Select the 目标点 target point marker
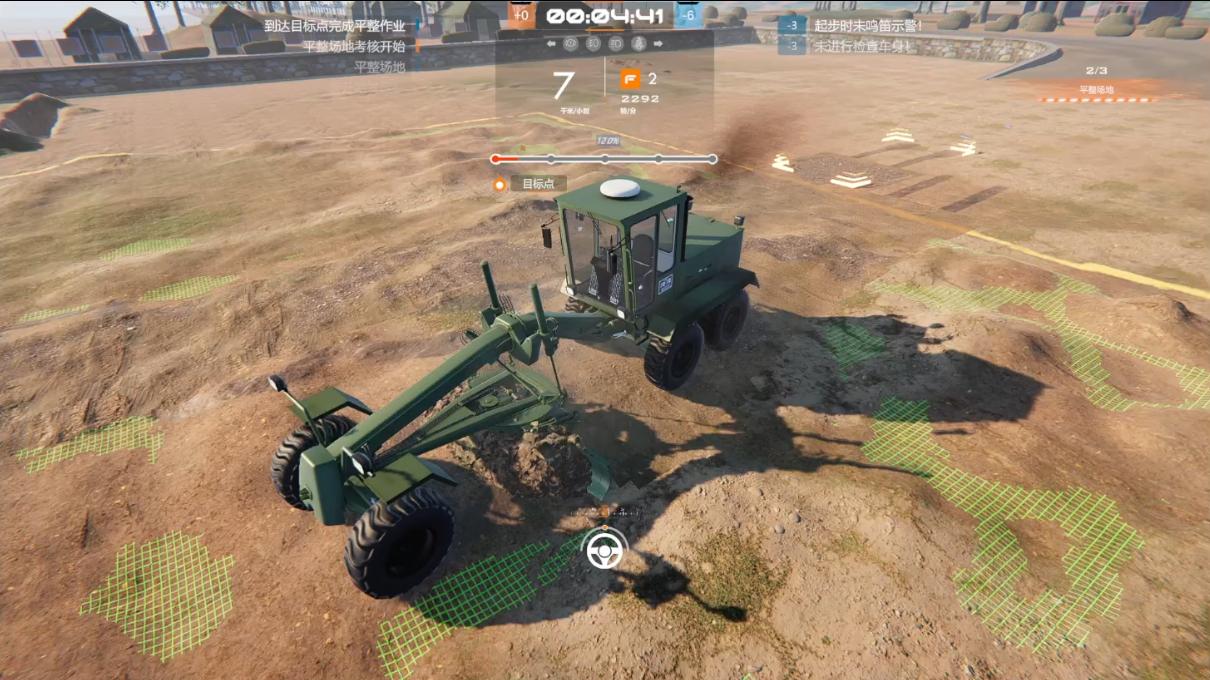The width and height of the screenshot is (1210, 680). [538, 184]
